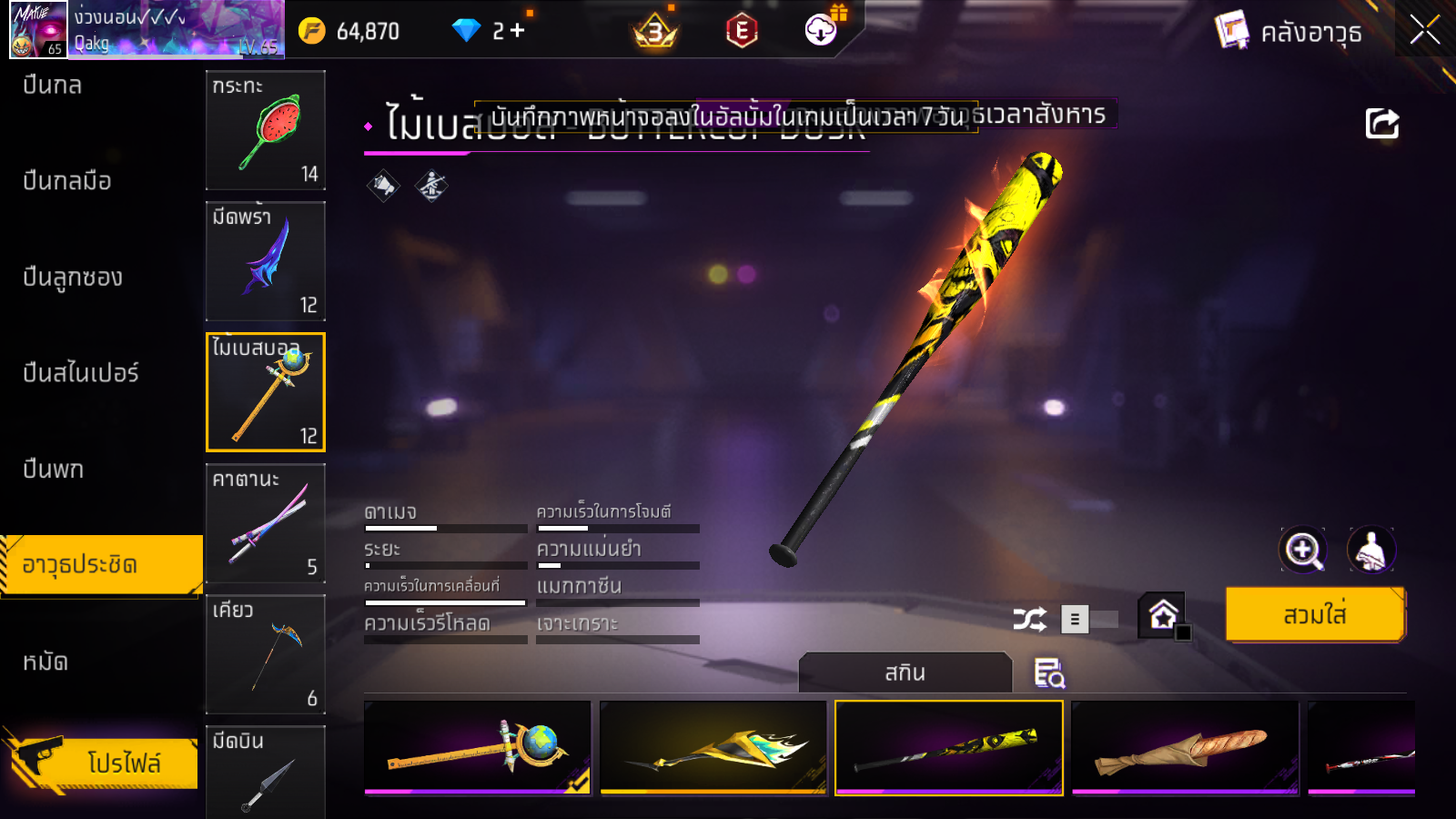Pick the เคียว scythe weapon tile
The image size is (1456, 819).
(265, 654)
